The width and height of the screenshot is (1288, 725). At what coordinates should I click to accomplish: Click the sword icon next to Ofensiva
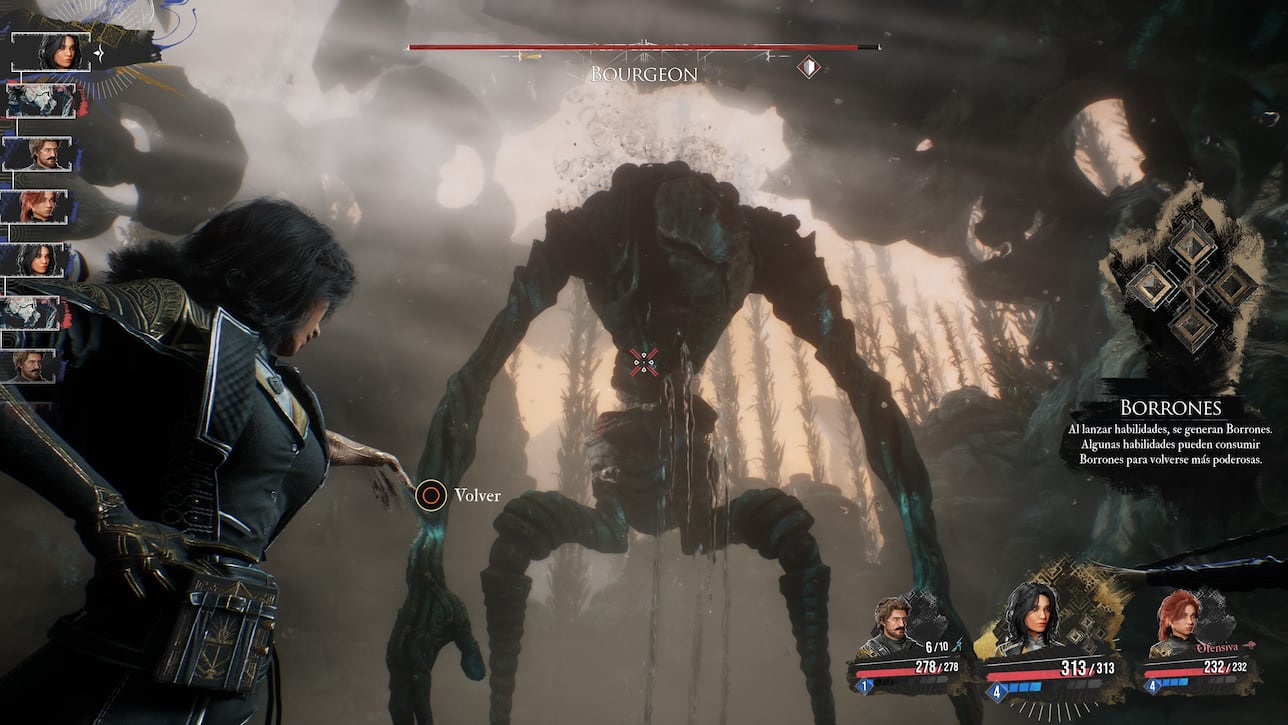click(x=1250, y=647)
